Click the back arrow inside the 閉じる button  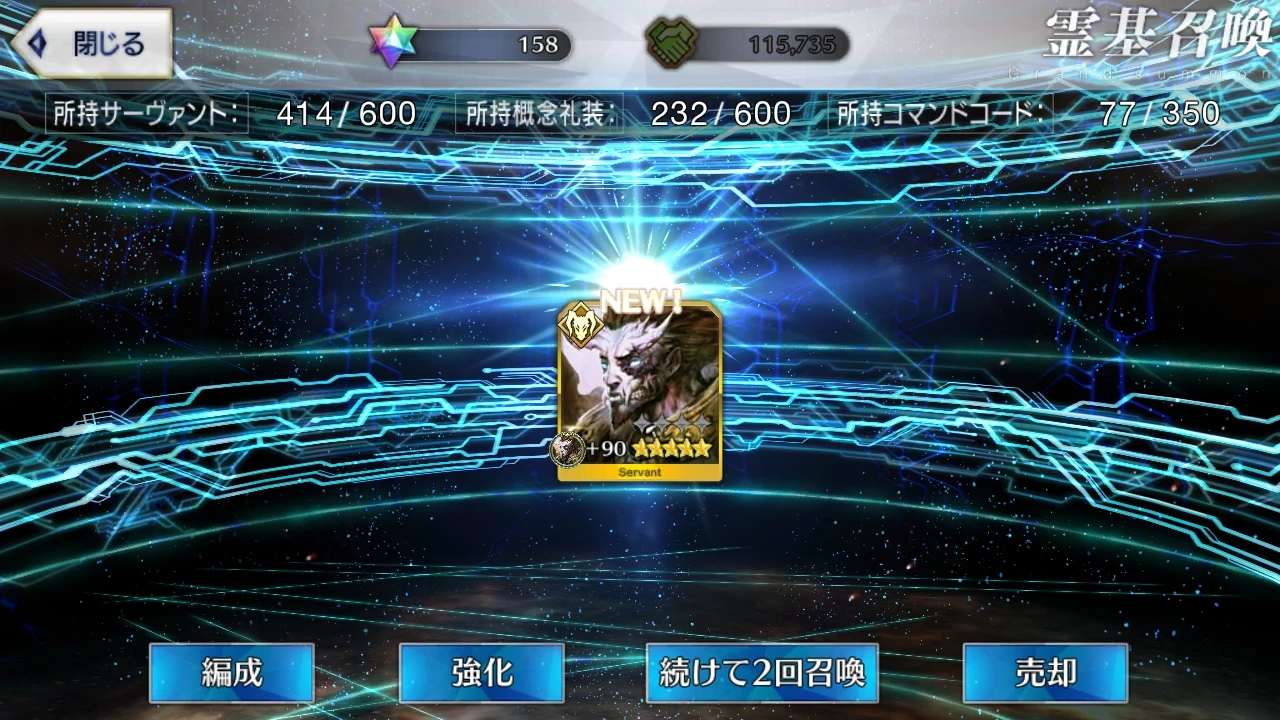37,43
